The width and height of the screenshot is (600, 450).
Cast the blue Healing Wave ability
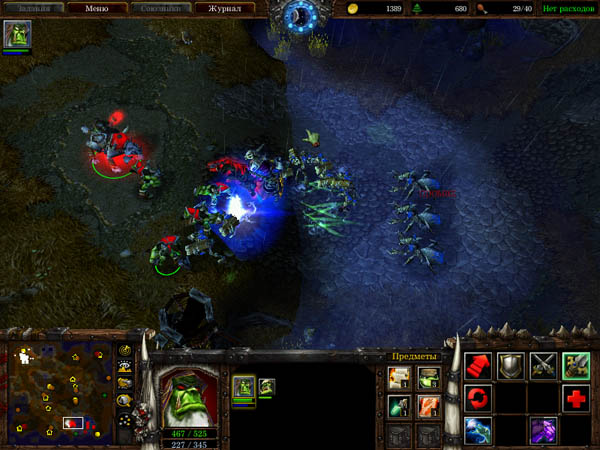click(478, 431)
